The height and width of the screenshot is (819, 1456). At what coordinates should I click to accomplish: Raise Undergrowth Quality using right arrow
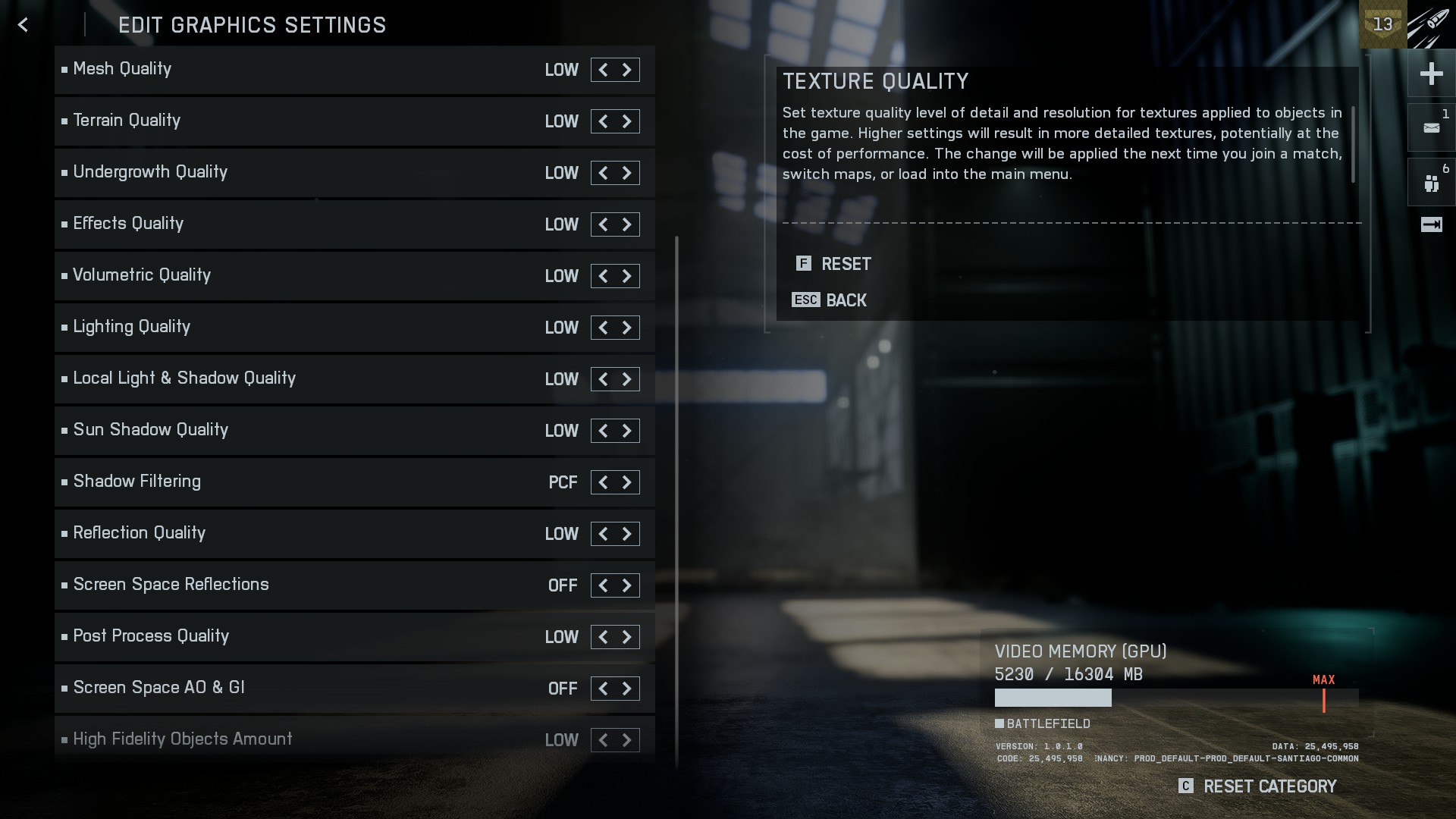[x=627, y=173]
